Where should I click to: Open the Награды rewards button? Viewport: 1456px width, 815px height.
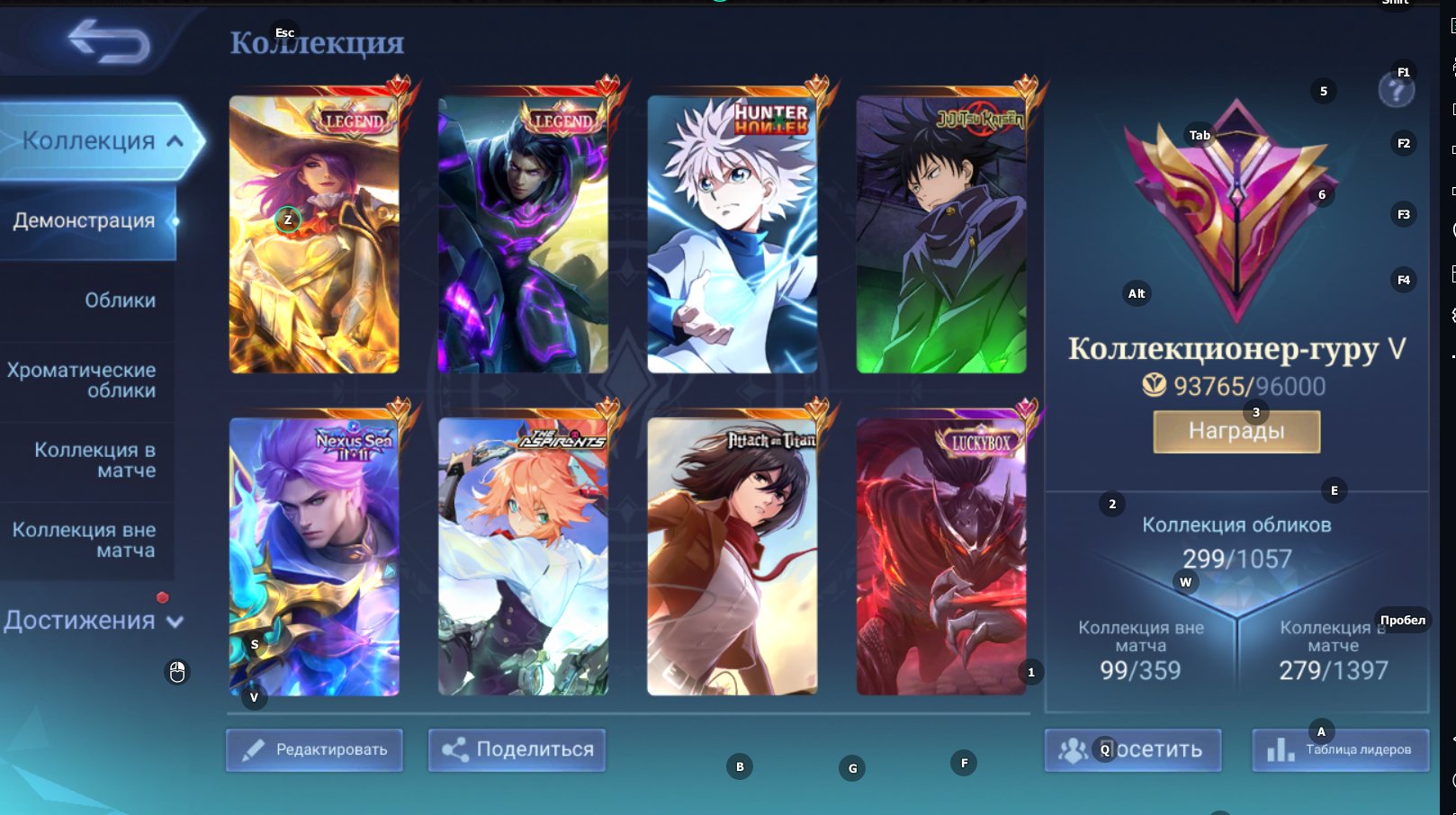tap(1236, 432)
